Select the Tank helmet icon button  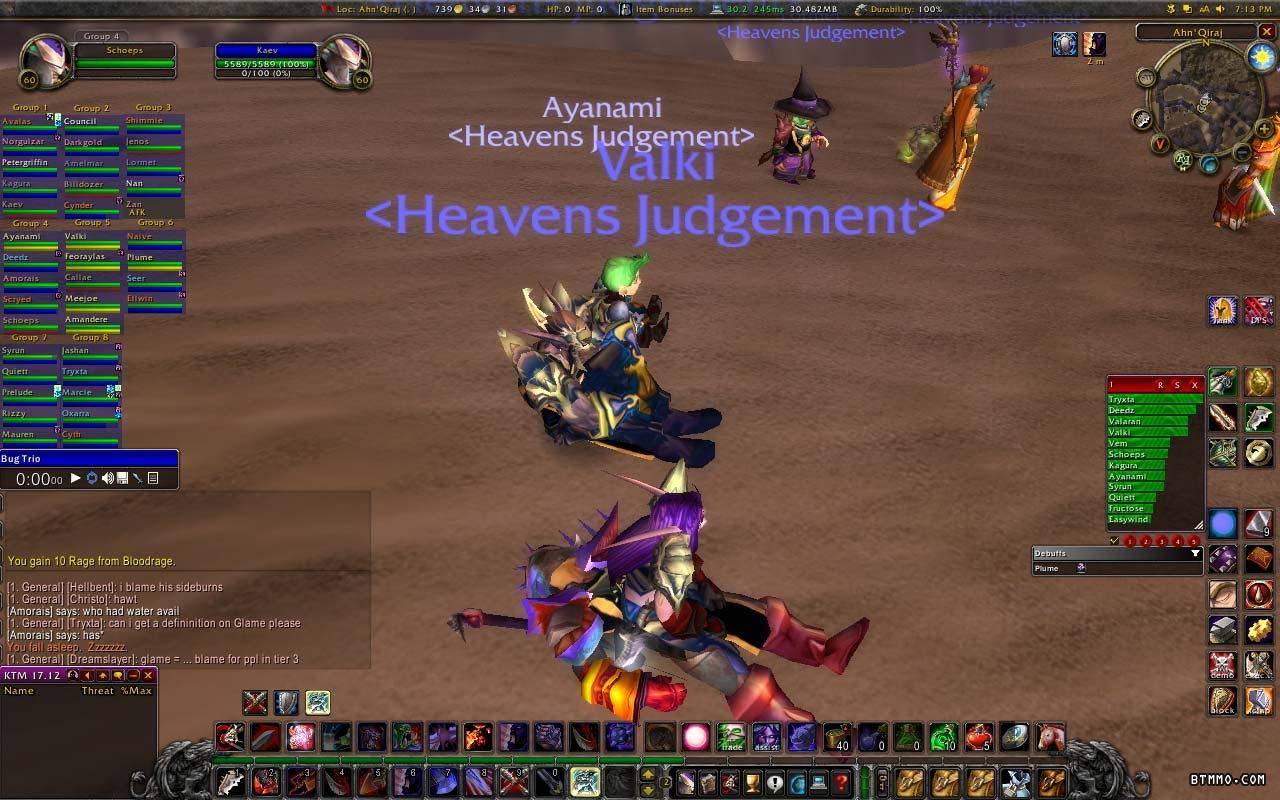tap(1223, 311)
